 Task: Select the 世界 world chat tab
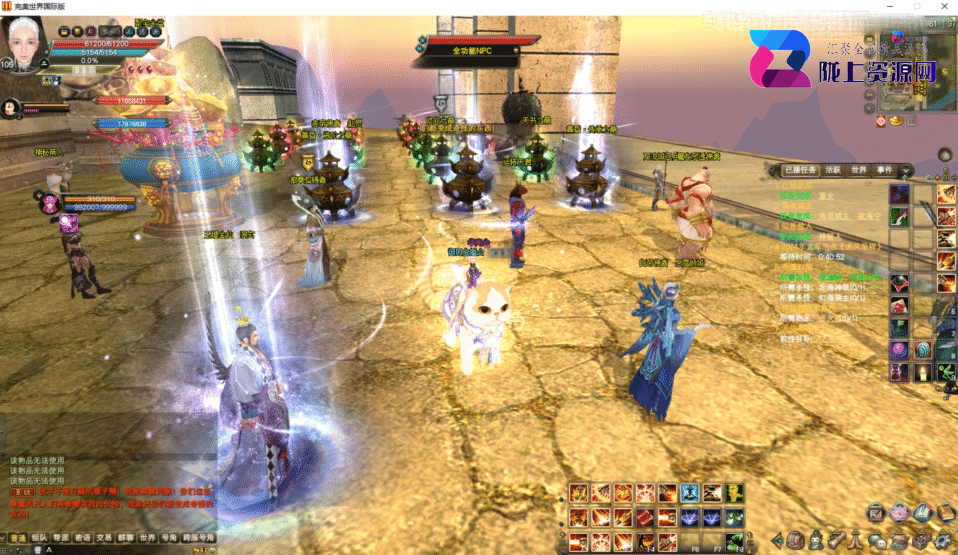149,537
